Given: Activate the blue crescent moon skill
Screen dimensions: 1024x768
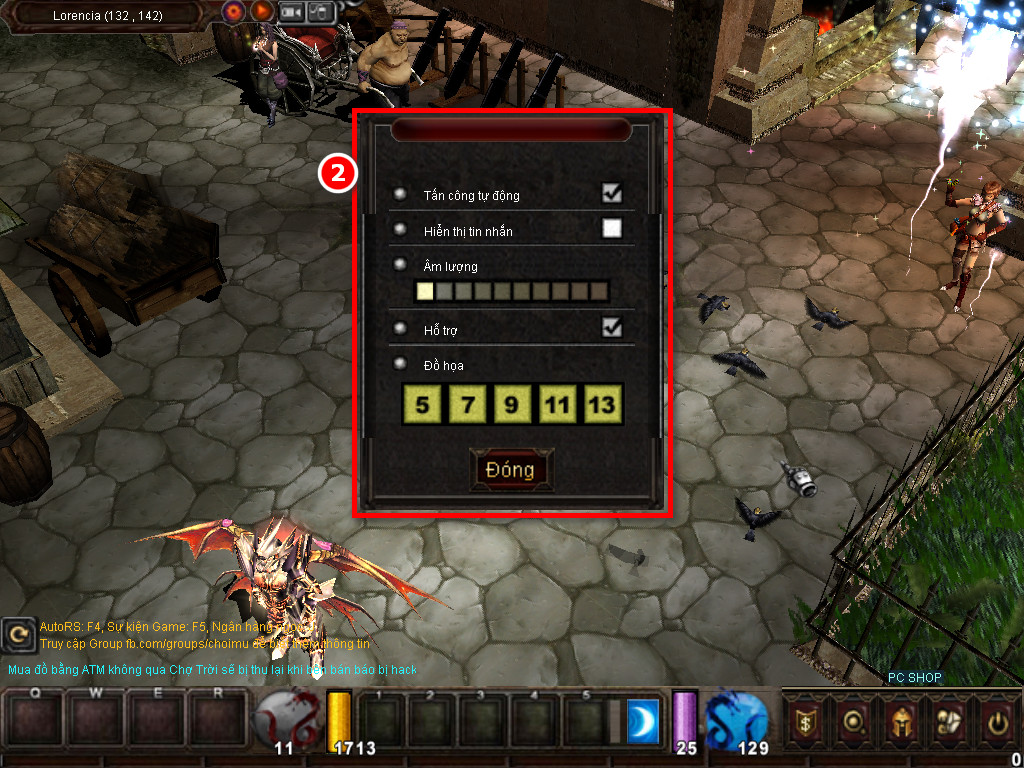Looking at the screenshot, I should 644,721.
